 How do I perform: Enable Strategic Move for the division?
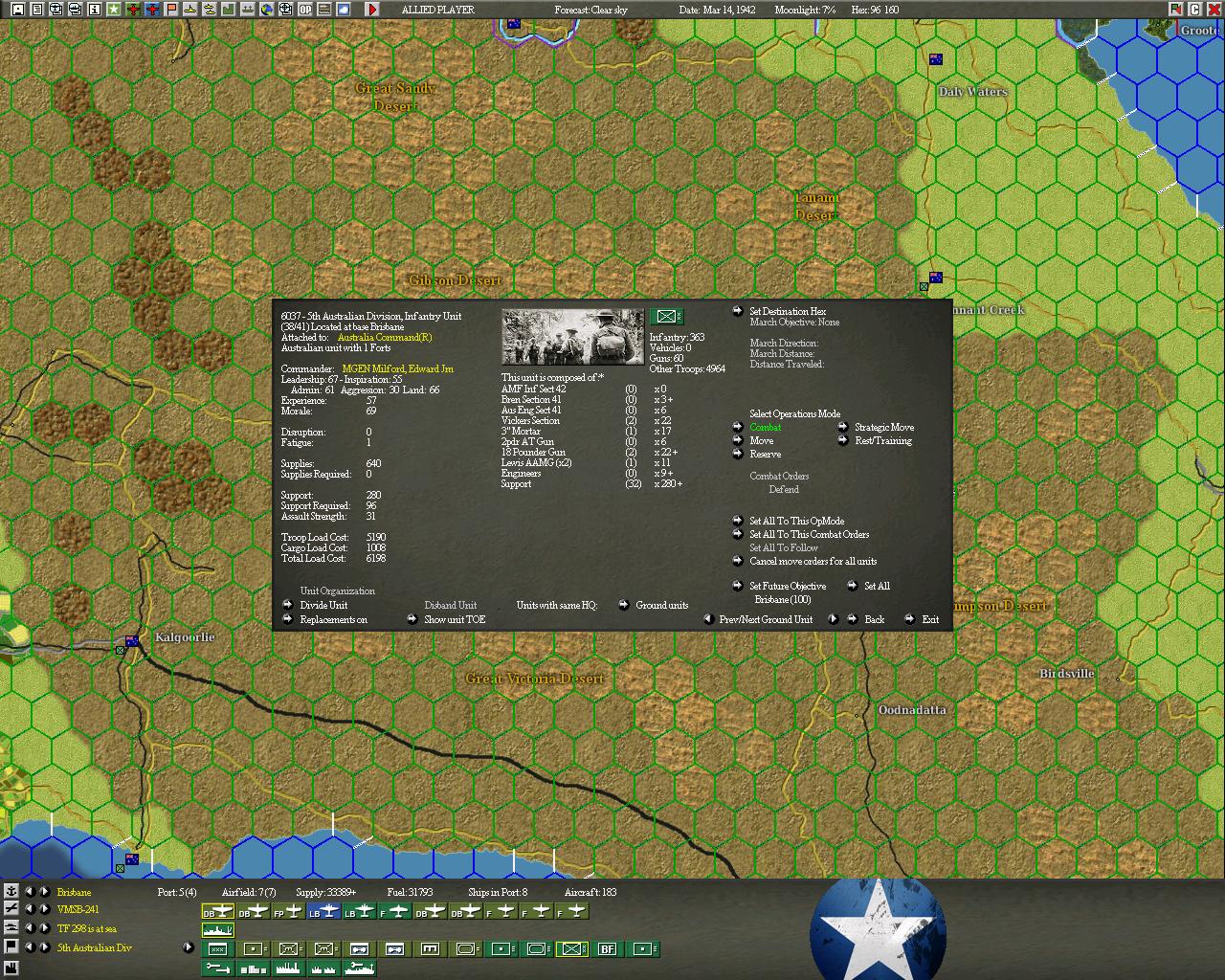click(885, 427)
